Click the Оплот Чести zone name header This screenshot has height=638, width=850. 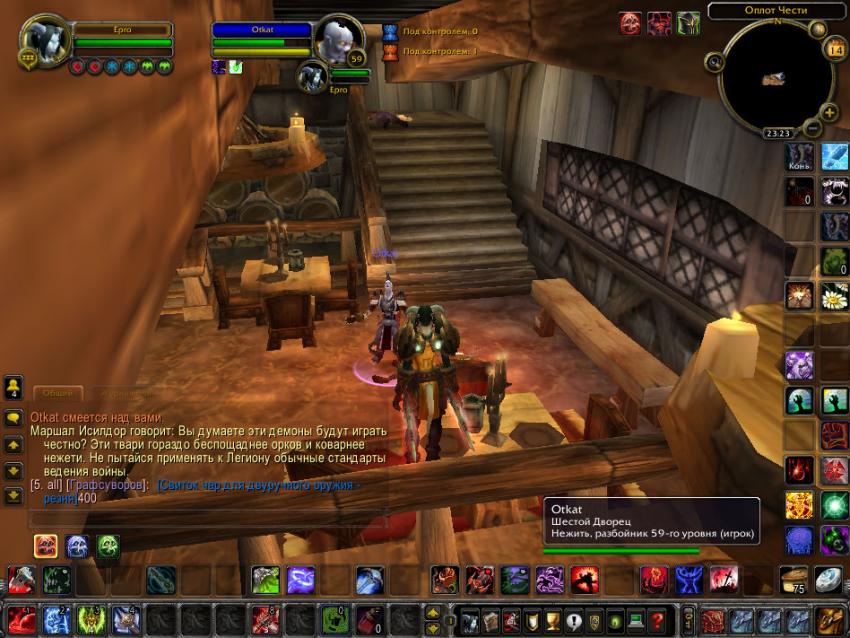click(x=776, y=11)
